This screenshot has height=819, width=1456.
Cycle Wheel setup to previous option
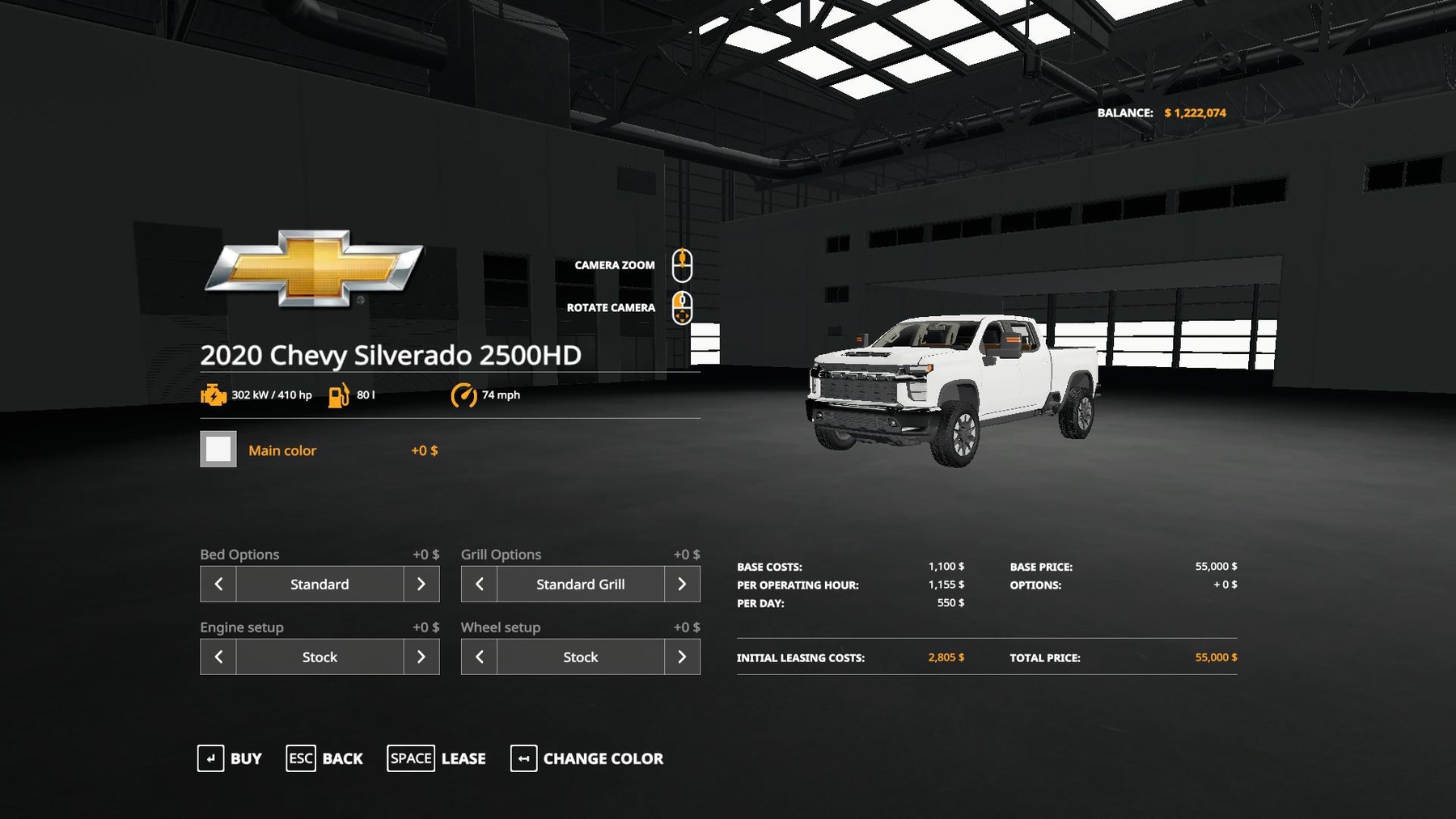(479, 656)
